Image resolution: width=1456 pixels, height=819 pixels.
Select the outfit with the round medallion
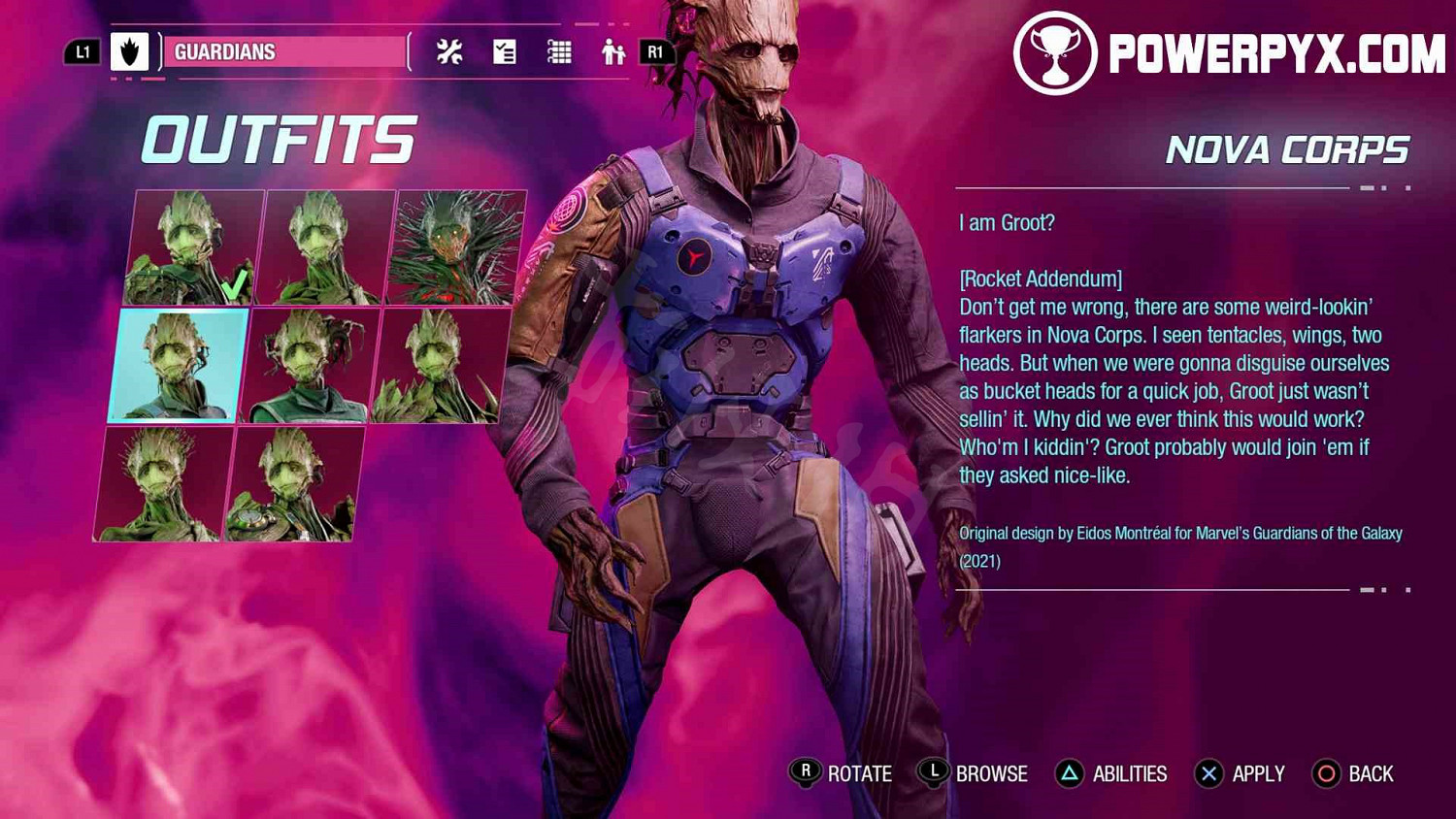coord(291,485)
